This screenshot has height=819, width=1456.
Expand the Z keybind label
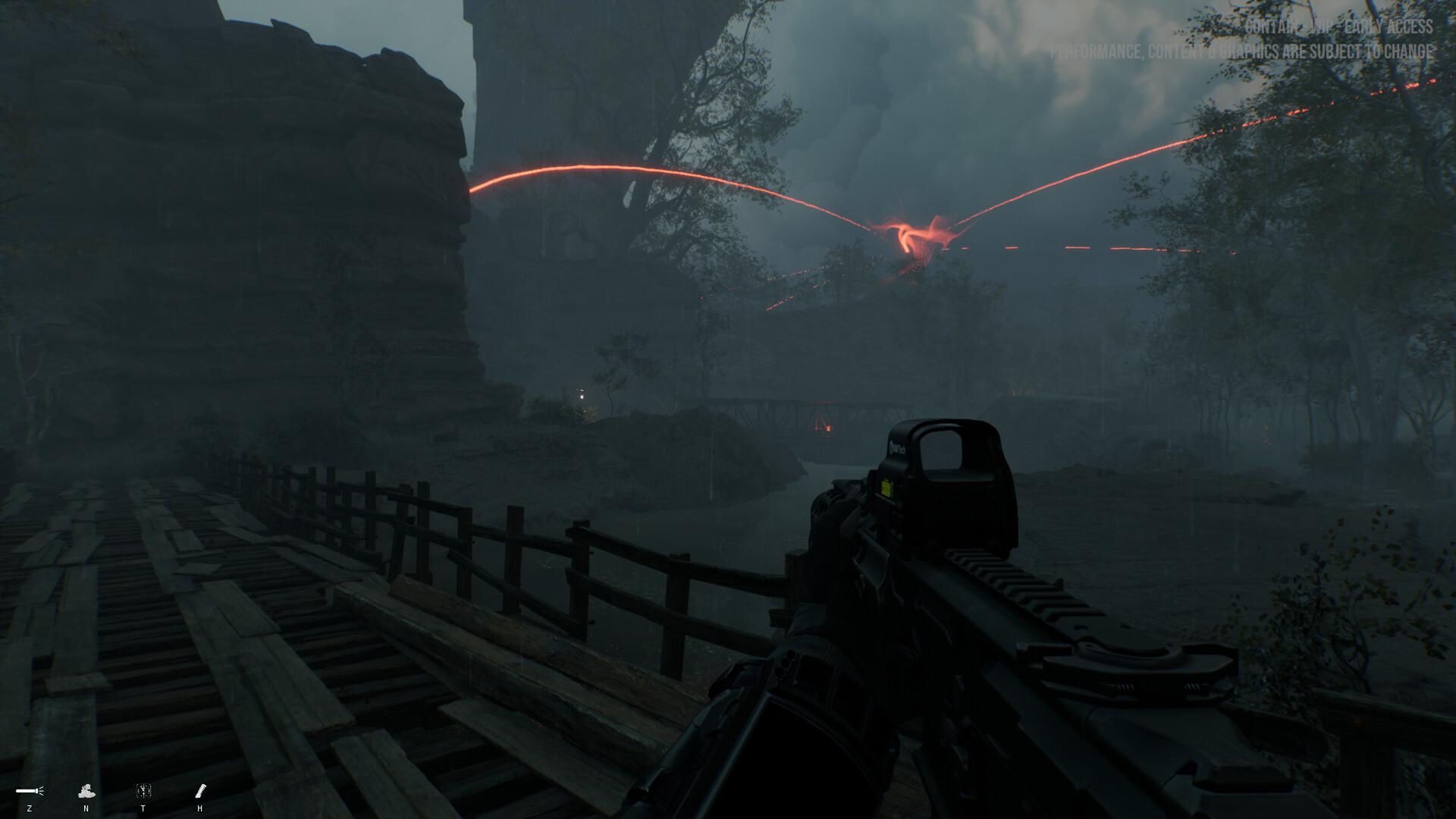[x=30, y=808]
